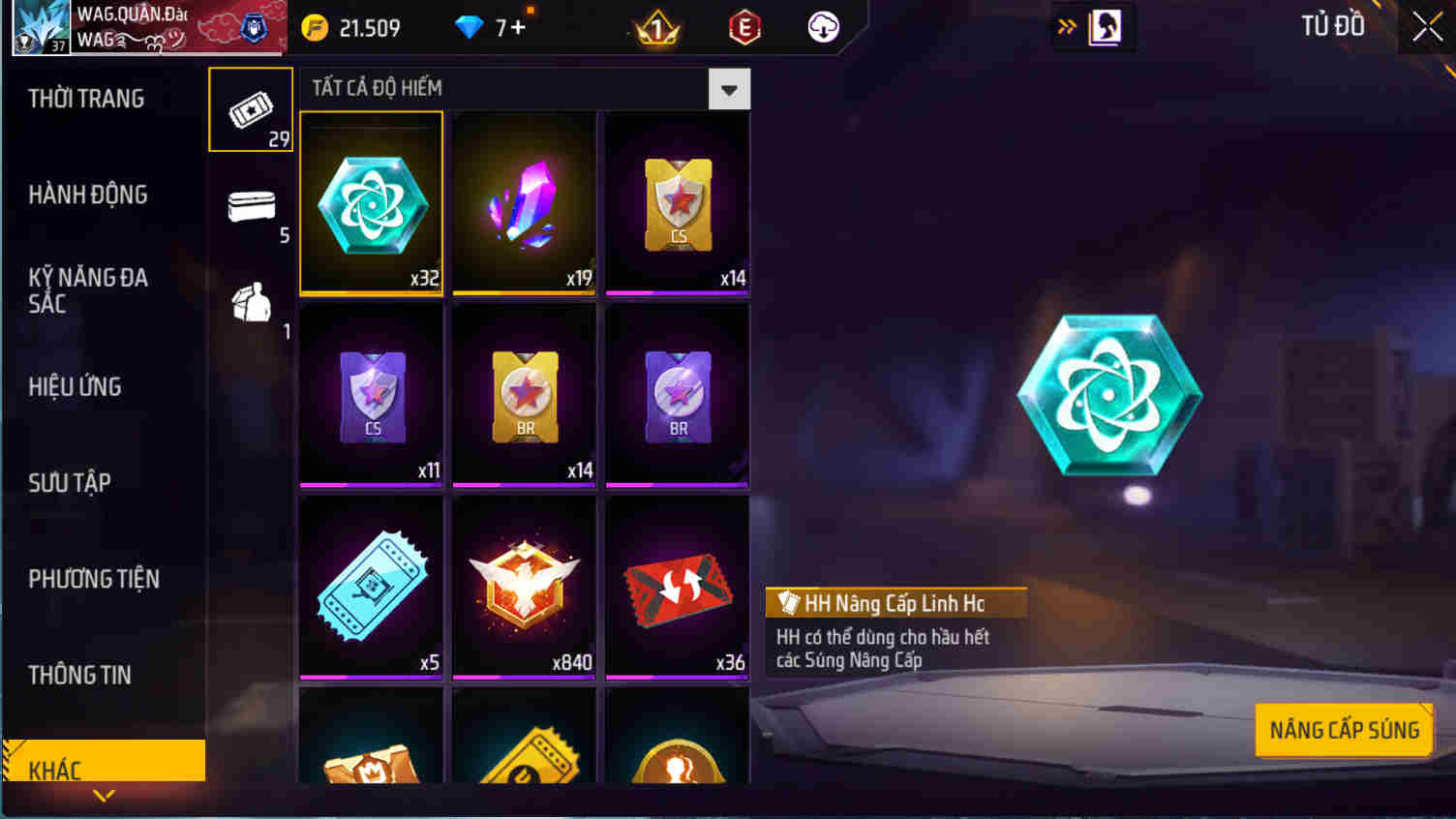Image resolution: width=1456 pixels, height=819 pixels.
Task: Click the cloud download icon in top bar
Action: pos(822,25)
